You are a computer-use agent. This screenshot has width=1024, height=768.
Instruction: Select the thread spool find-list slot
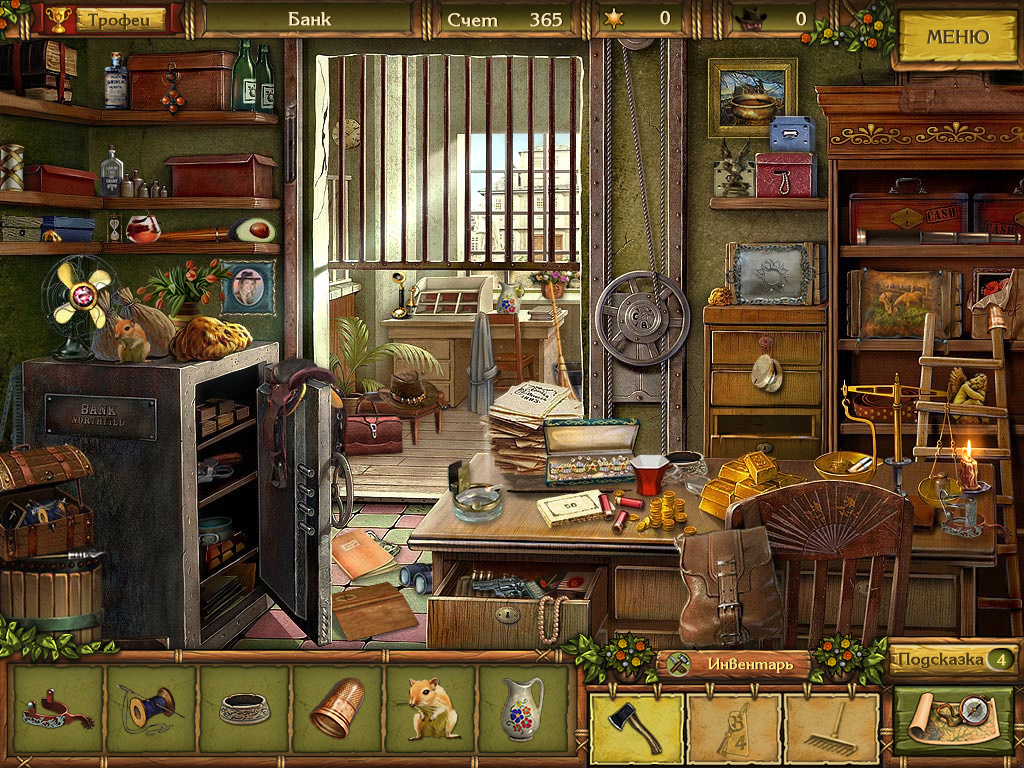pyautogui.click(x=150, y=709)
